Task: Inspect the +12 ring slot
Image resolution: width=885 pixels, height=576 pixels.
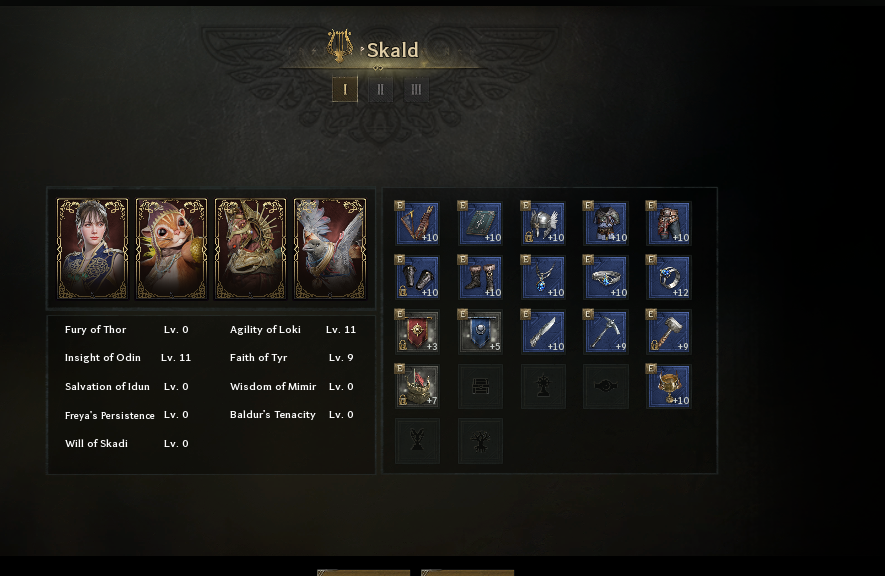Action: click(668, 277)
